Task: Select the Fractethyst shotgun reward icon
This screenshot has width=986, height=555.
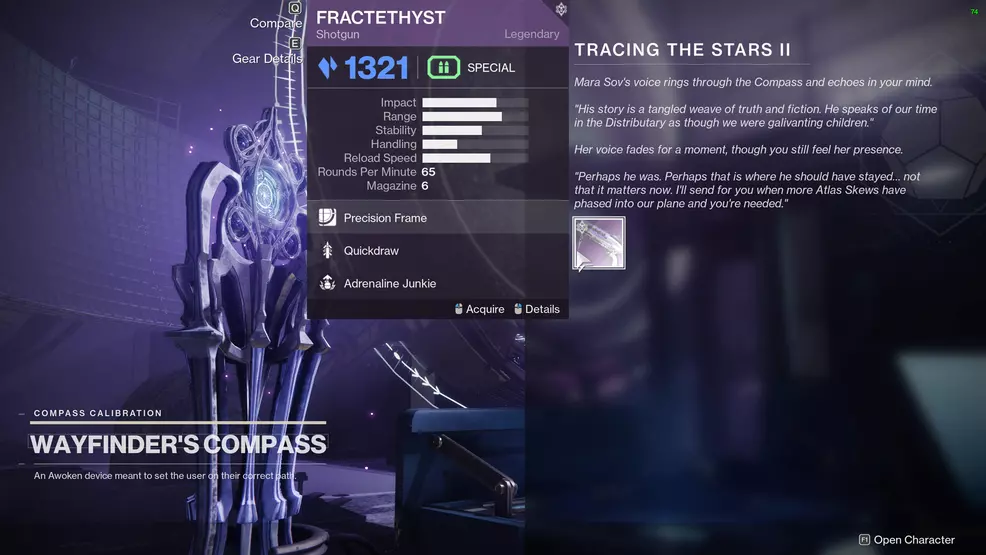Action: tap(599, 243)
